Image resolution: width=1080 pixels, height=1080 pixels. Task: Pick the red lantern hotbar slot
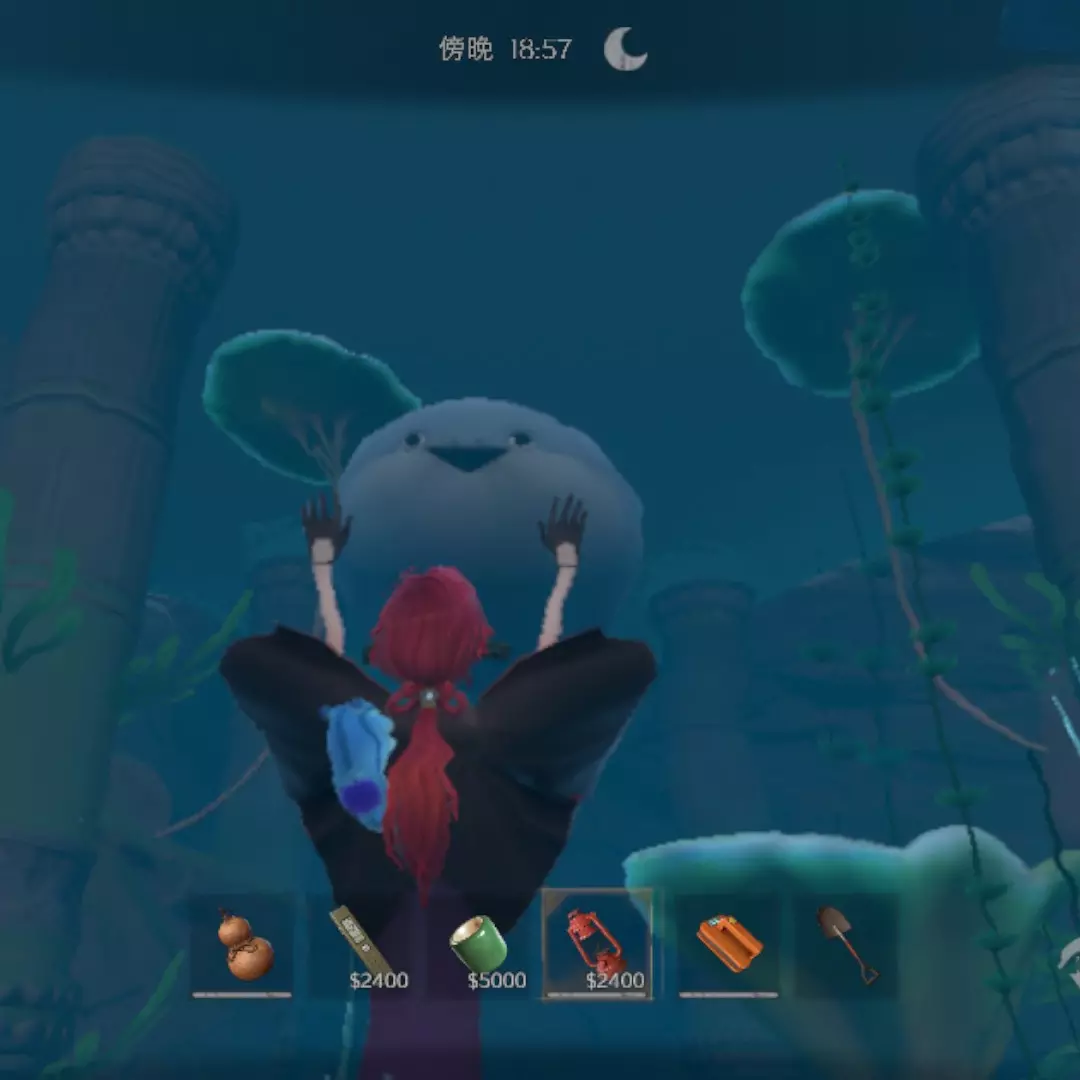click(x=597, y=944)
